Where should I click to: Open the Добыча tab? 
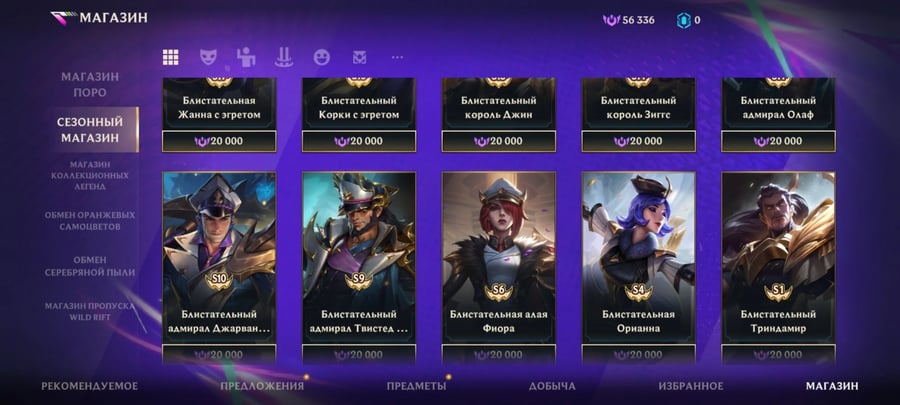pyautogui.click(x=552, y=386)
